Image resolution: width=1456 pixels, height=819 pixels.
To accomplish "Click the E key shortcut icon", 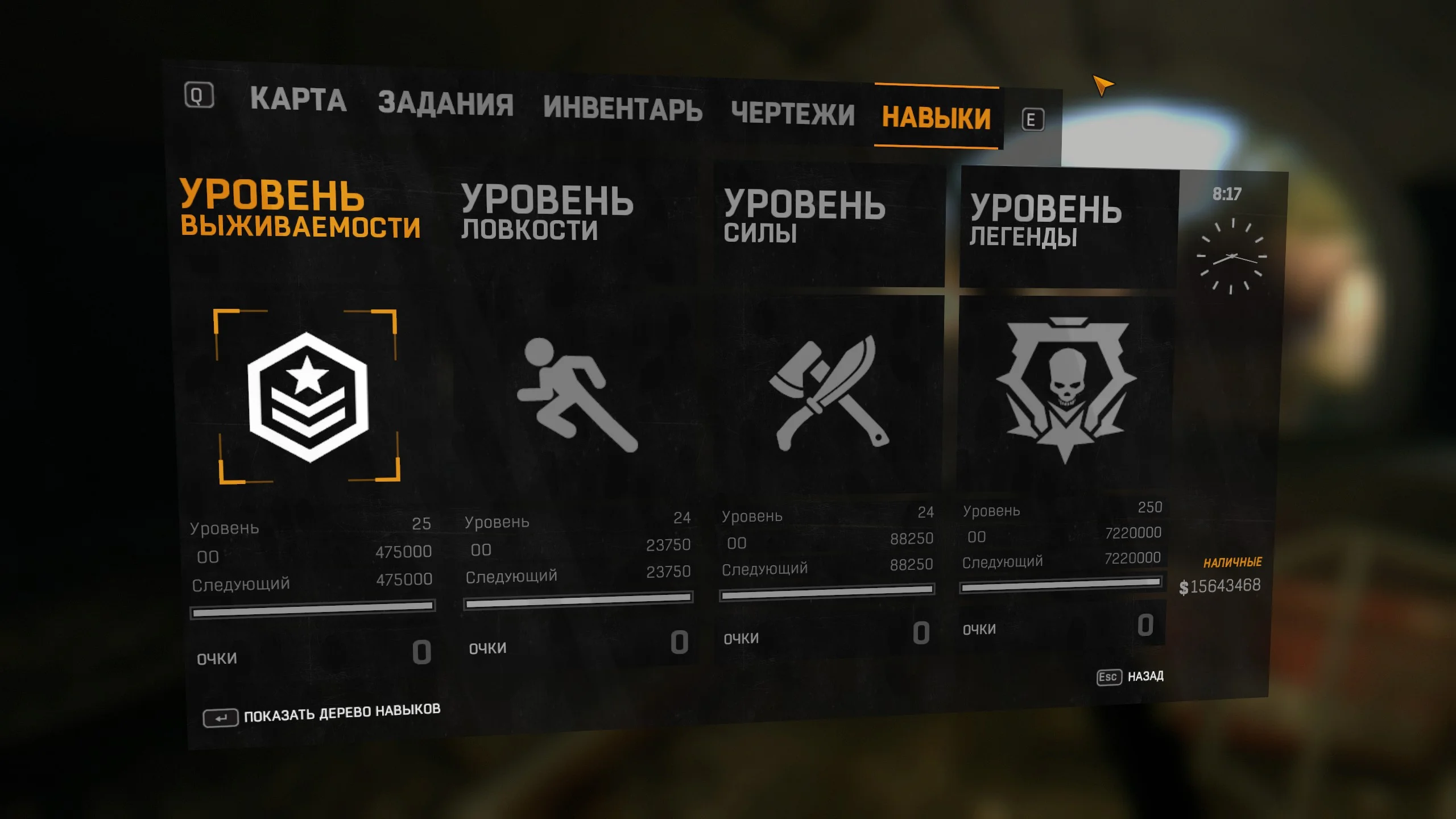I will 1032,119.
